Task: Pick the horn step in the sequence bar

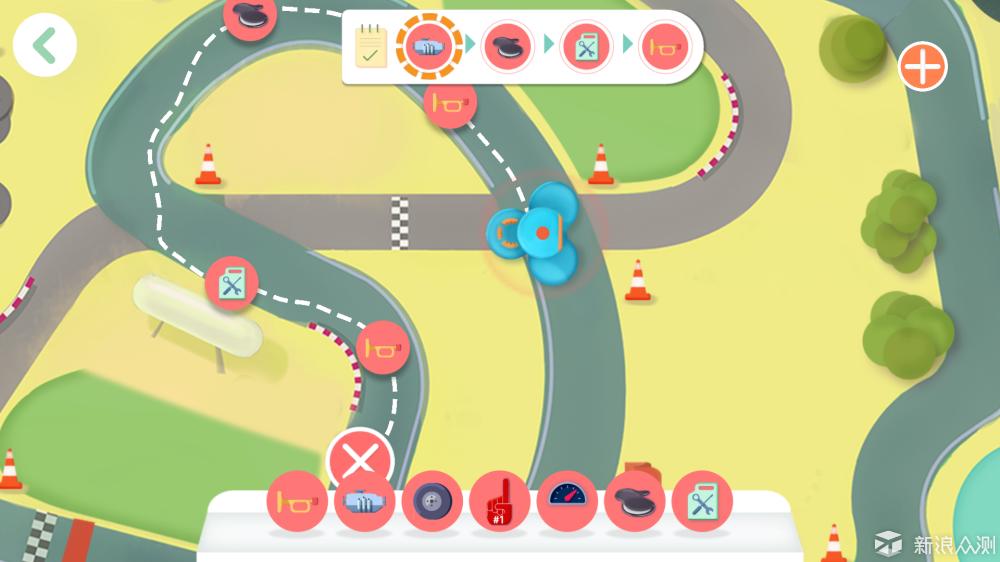Action: 664,46
